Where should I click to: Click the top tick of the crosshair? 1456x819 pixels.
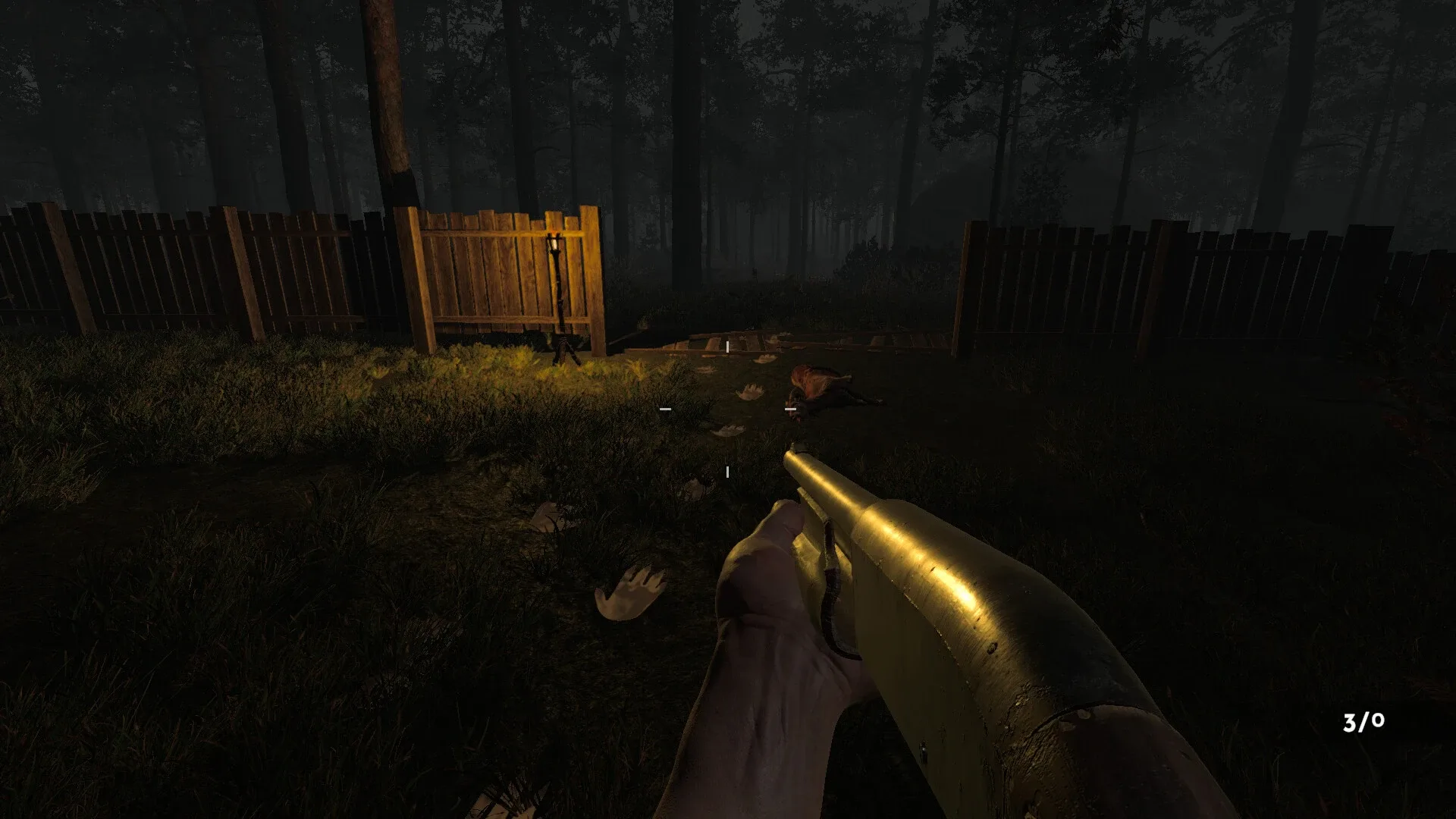(726, 346)
